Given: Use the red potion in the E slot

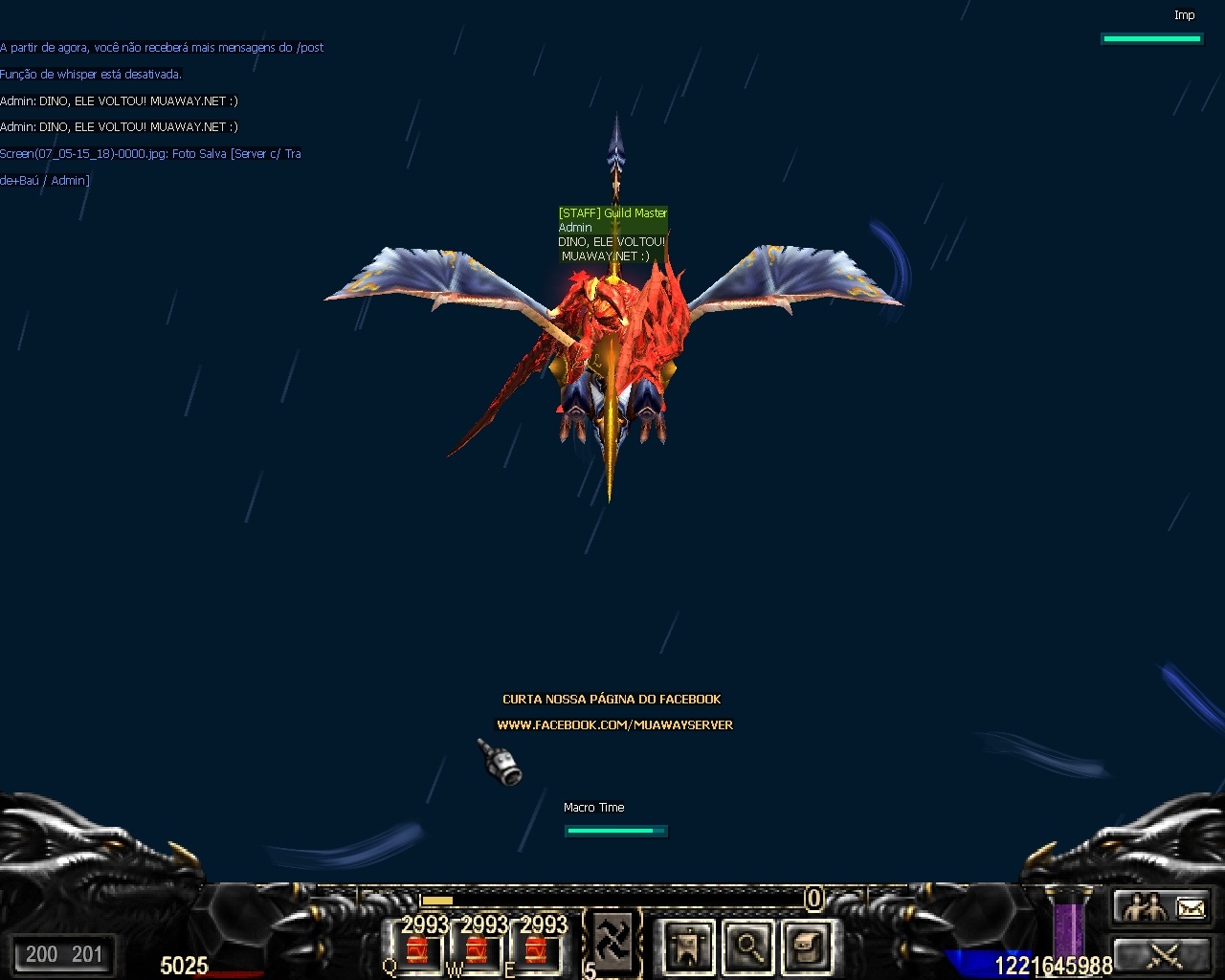Looking at the screenshot, I should pyautogui.click(x=537, y=949).
